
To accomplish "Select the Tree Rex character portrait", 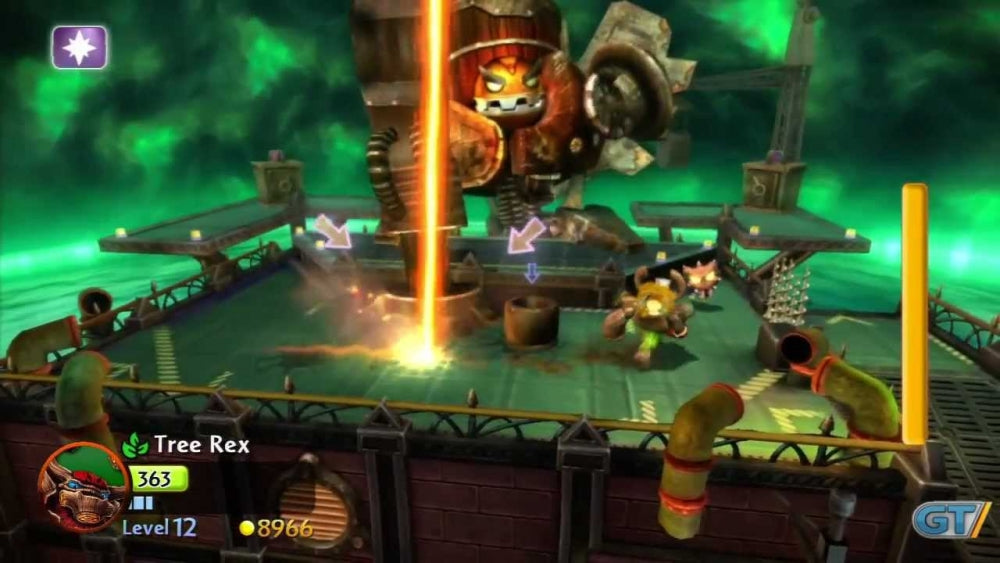I will tap(83, 487).
